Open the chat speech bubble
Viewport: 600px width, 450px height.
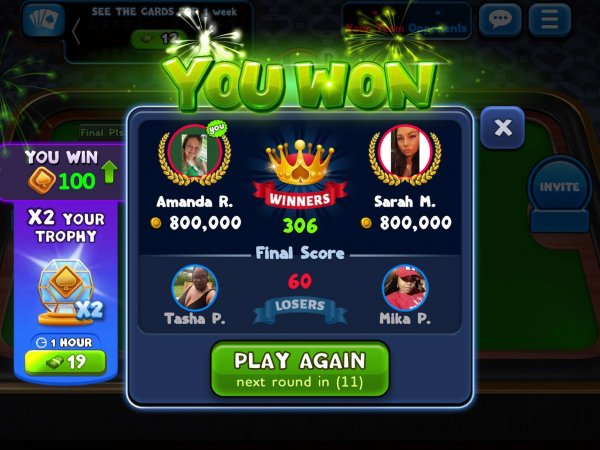pyautogui.click(x=500, y=19)
